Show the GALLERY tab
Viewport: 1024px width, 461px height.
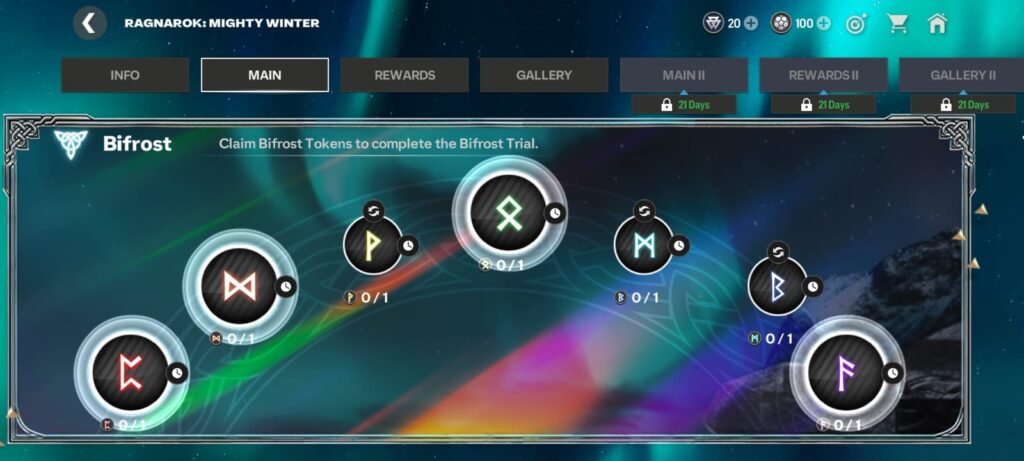pyautogui.click(x=544, y=75)
